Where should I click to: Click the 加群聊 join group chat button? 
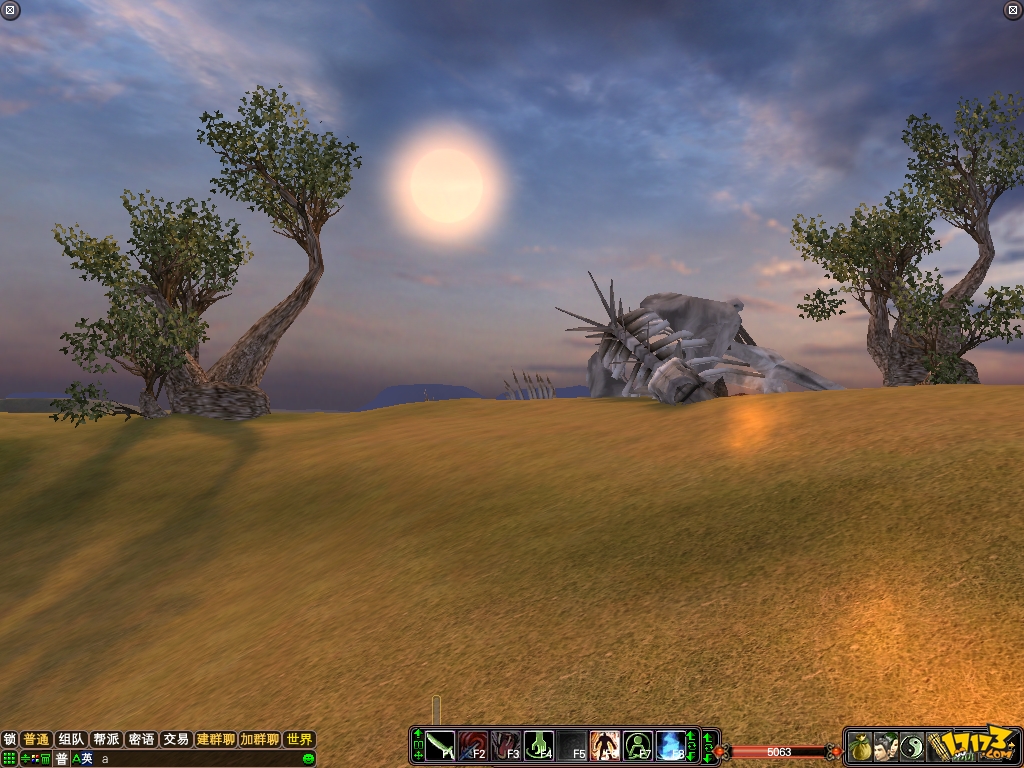260,740
